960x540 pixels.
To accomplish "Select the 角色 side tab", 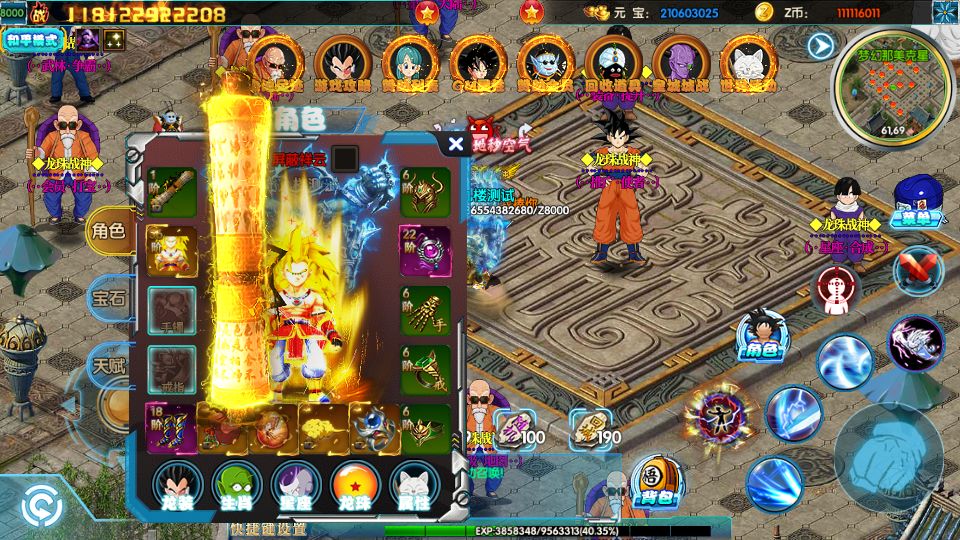I will point(108,232).
